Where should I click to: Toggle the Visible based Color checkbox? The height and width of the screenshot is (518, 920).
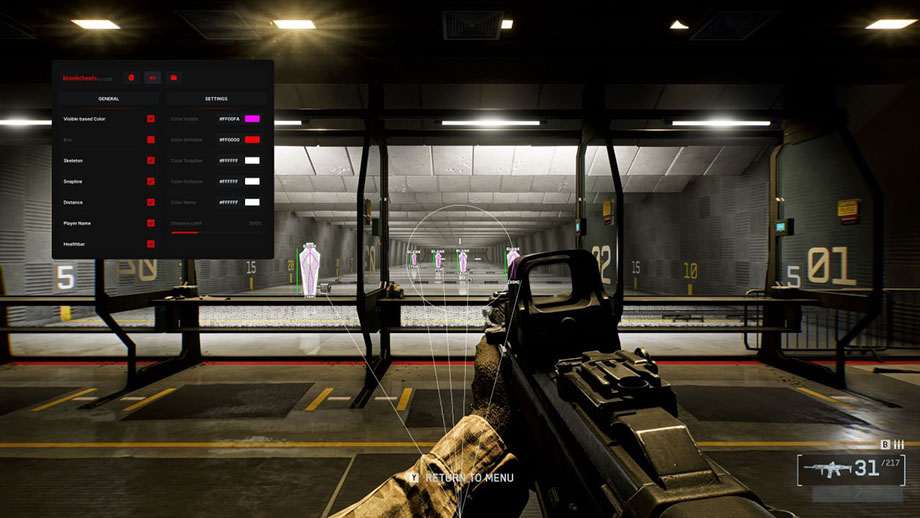[x=151, y=119]
